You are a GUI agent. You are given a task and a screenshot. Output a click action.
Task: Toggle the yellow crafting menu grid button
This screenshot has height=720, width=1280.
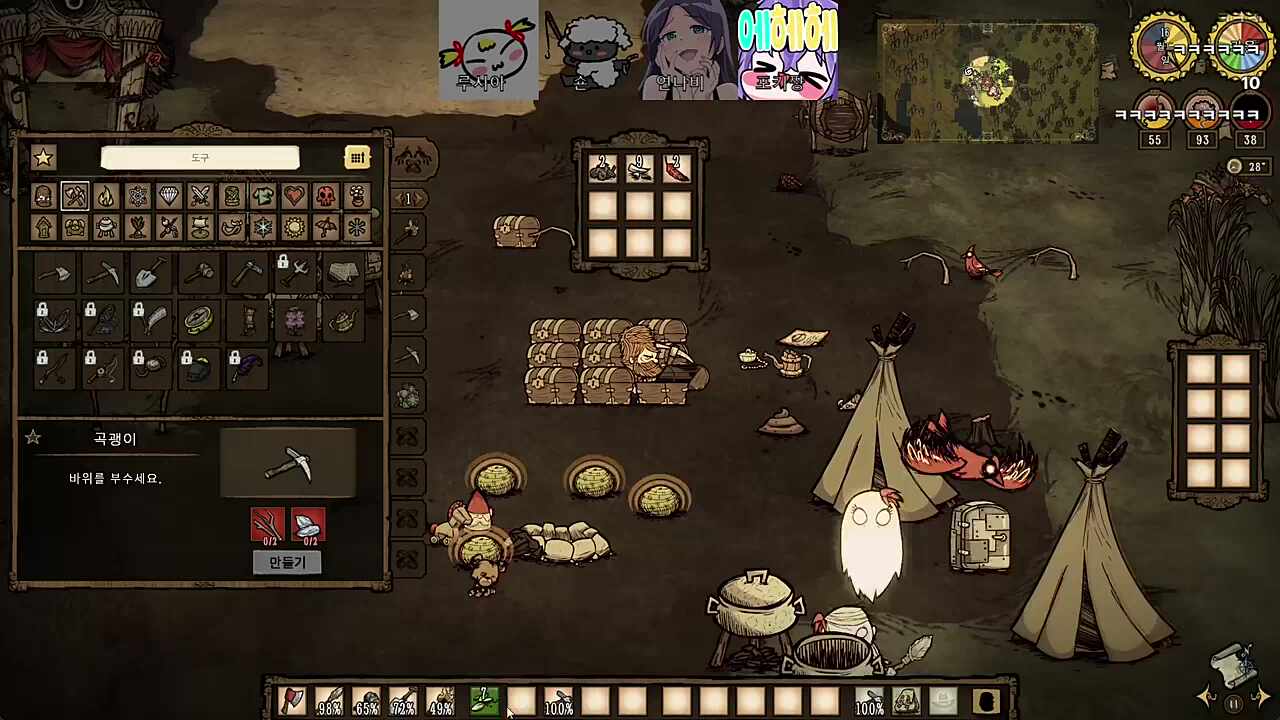(357, 157)
